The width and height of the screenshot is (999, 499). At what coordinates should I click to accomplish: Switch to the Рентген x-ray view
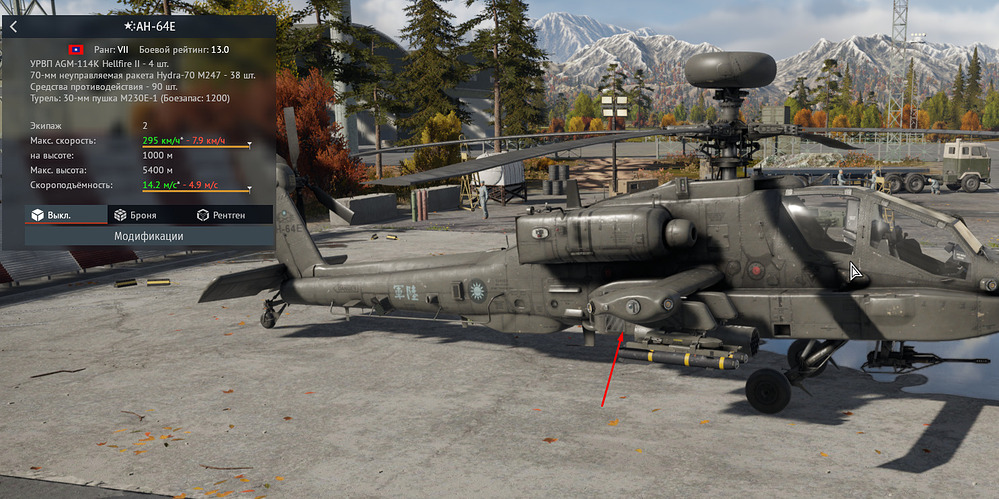pyautogui.click(x=221, y=215)
